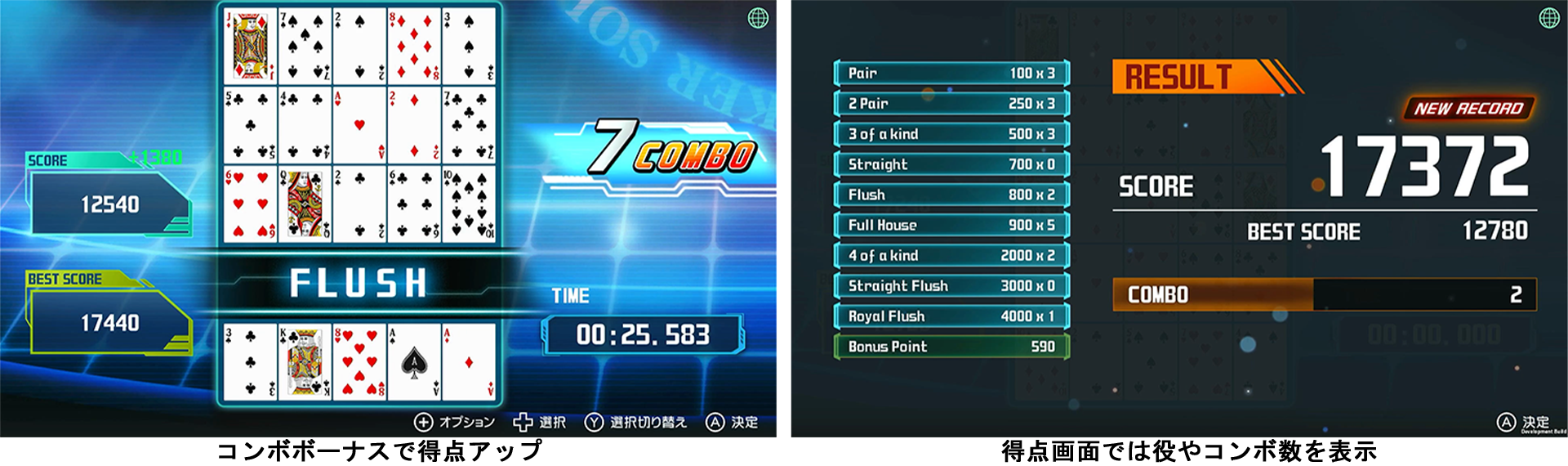Choose the 10 of Spades card
The height and width of the screenshot is (466, 1568).
469,204
